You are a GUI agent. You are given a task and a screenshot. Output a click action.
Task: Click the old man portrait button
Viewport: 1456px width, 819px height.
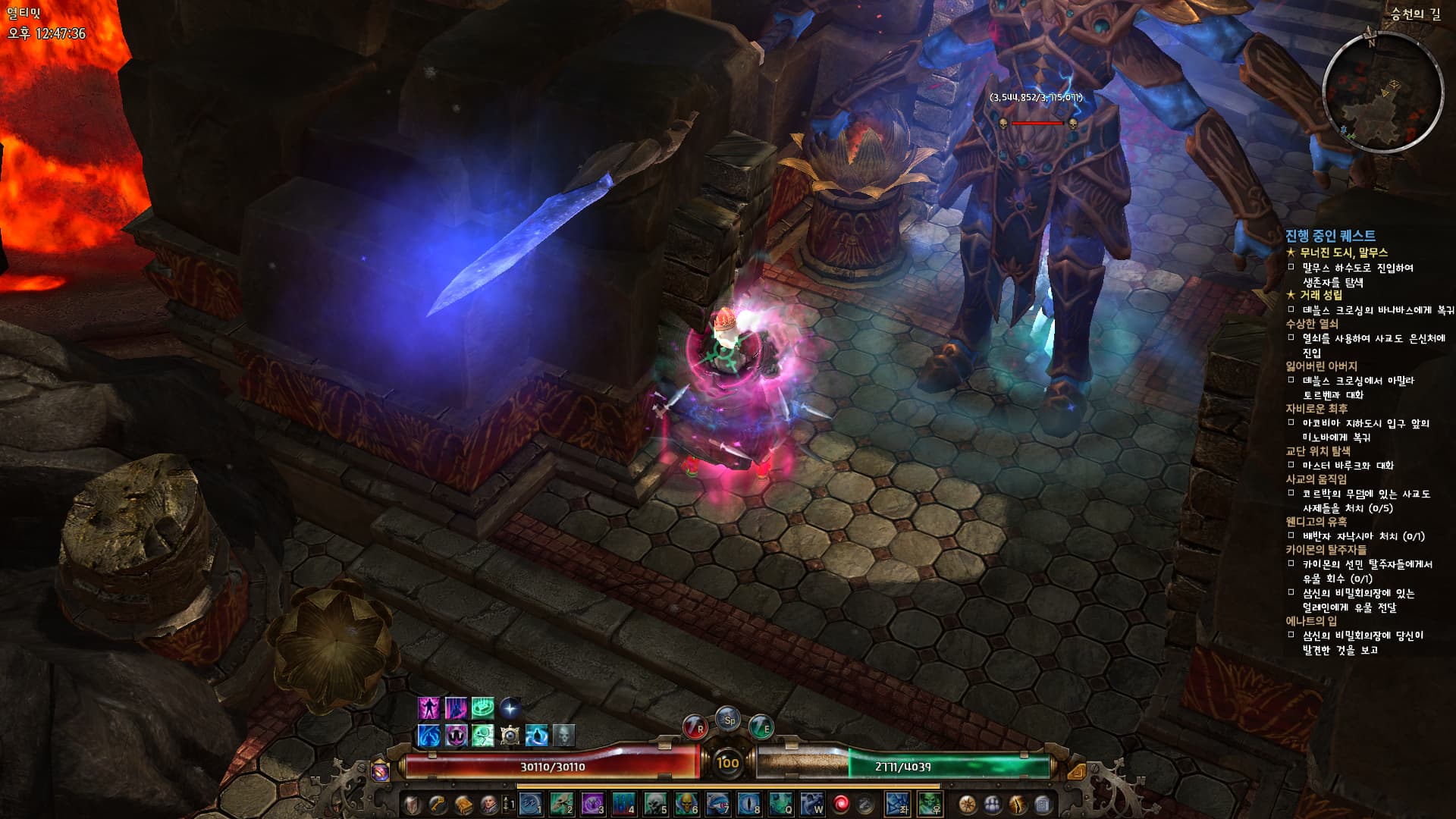489,804
